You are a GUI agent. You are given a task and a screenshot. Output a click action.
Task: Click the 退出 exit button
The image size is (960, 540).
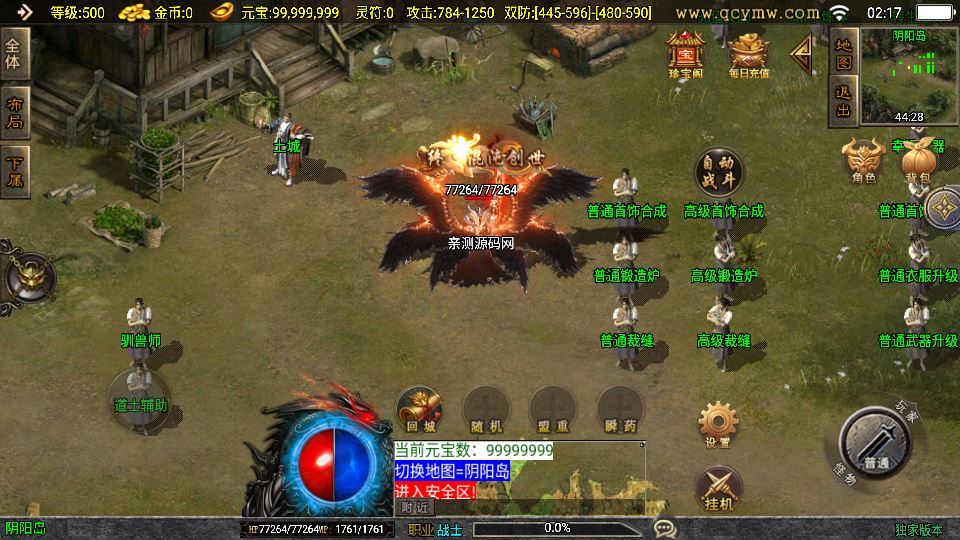tap(843, 101)
